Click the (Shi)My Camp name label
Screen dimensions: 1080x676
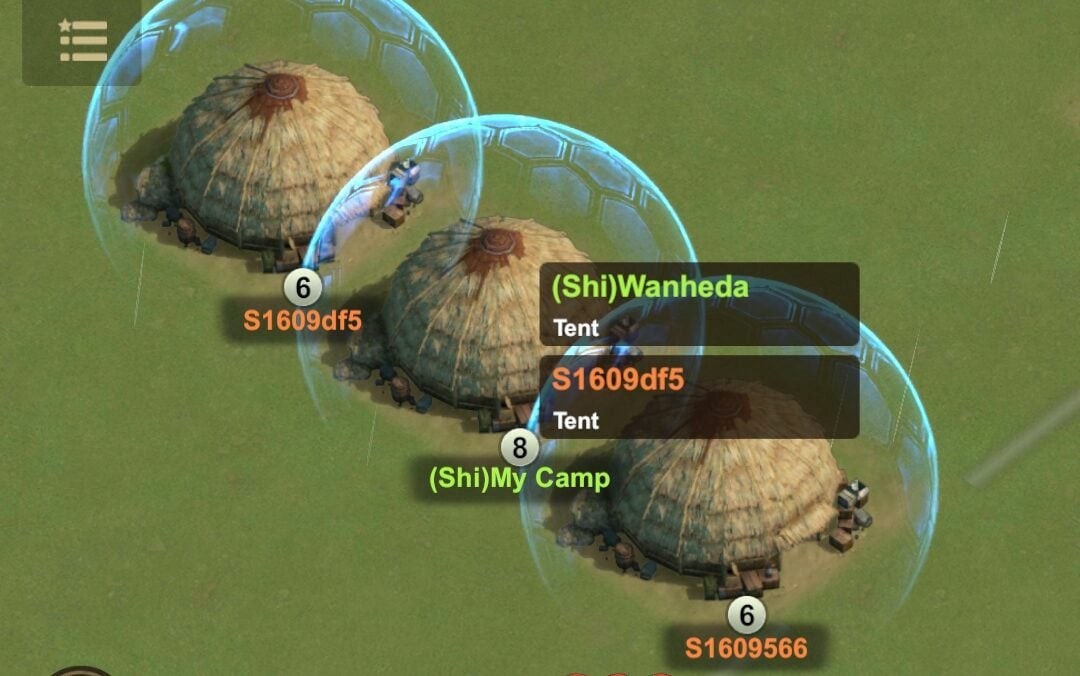pos(519,478)
